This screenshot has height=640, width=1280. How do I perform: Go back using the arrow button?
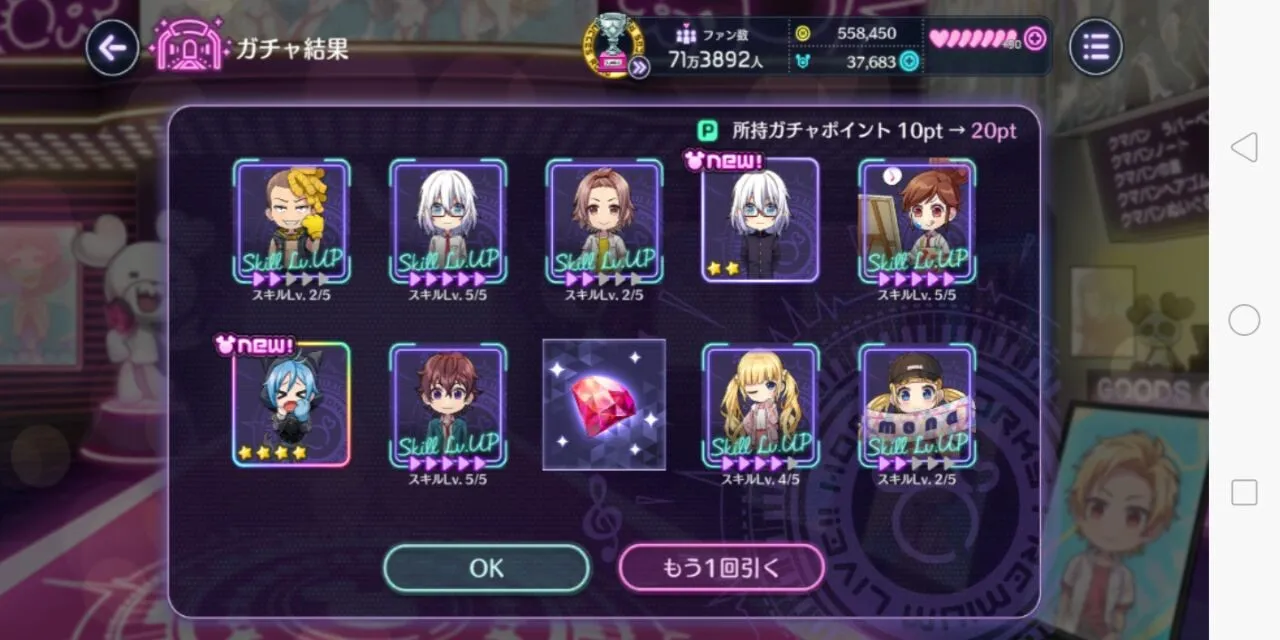[x=112, y=47]
